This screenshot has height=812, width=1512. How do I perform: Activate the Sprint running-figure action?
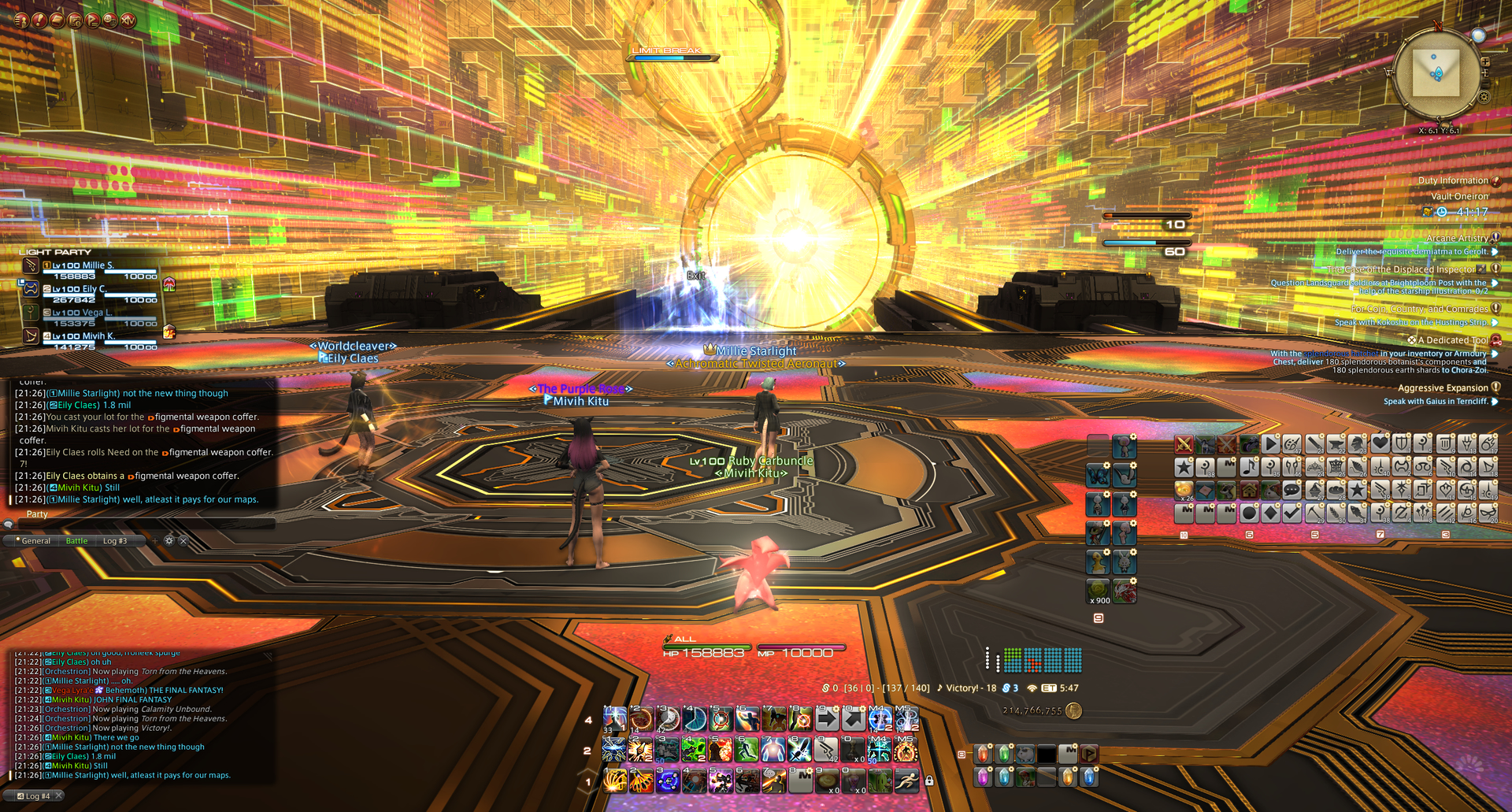(x=906, y=780)
